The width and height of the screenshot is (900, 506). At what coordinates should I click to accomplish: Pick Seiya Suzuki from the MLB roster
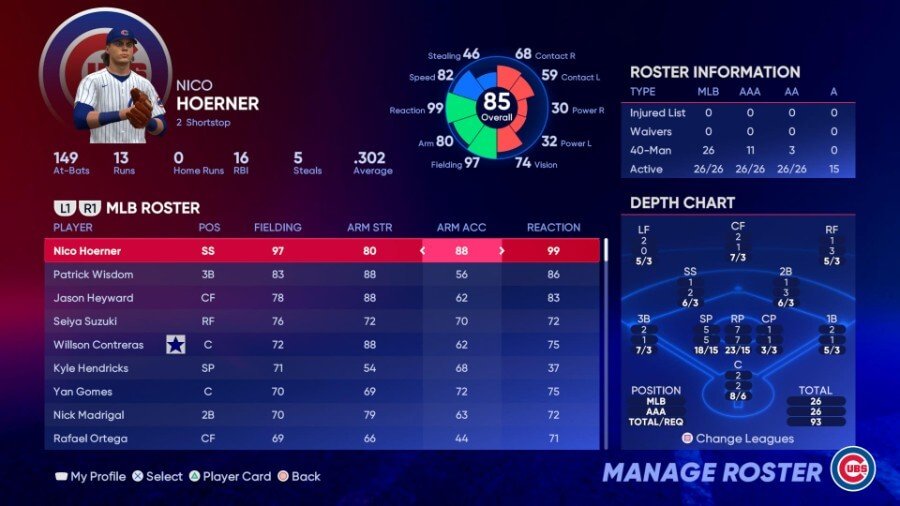pyautogui.click(x=300, y=321)
